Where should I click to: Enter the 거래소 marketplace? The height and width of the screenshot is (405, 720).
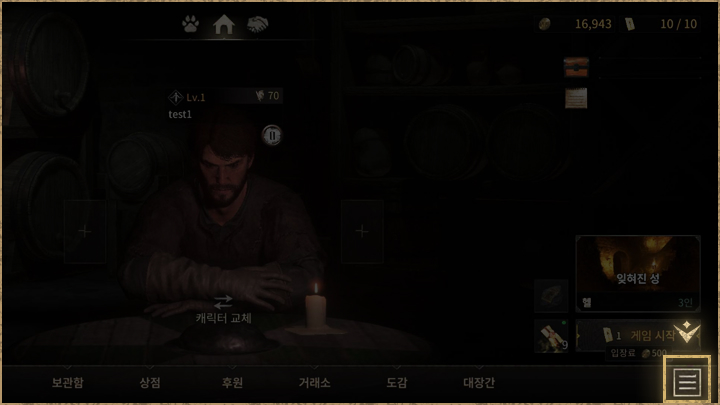click(x=314, y=382)
